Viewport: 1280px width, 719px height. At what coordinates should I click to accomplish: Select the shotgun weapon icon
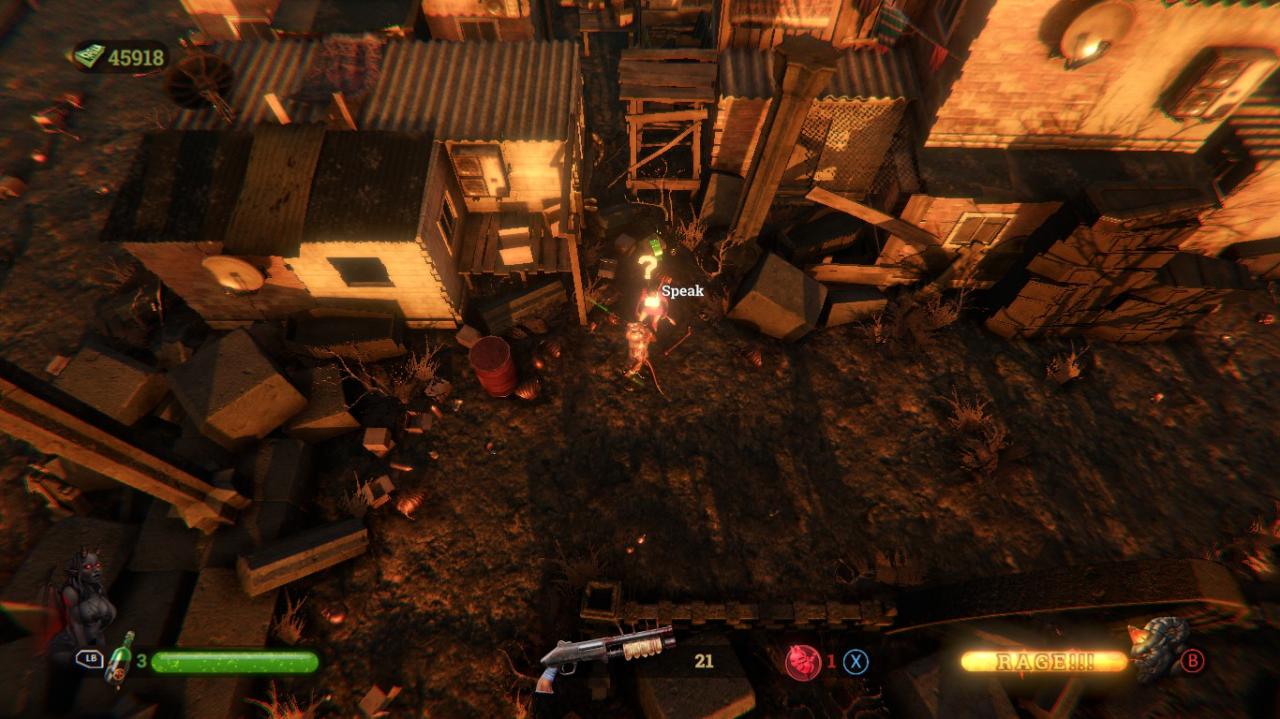pyautogui.click(x=606, y=654)
